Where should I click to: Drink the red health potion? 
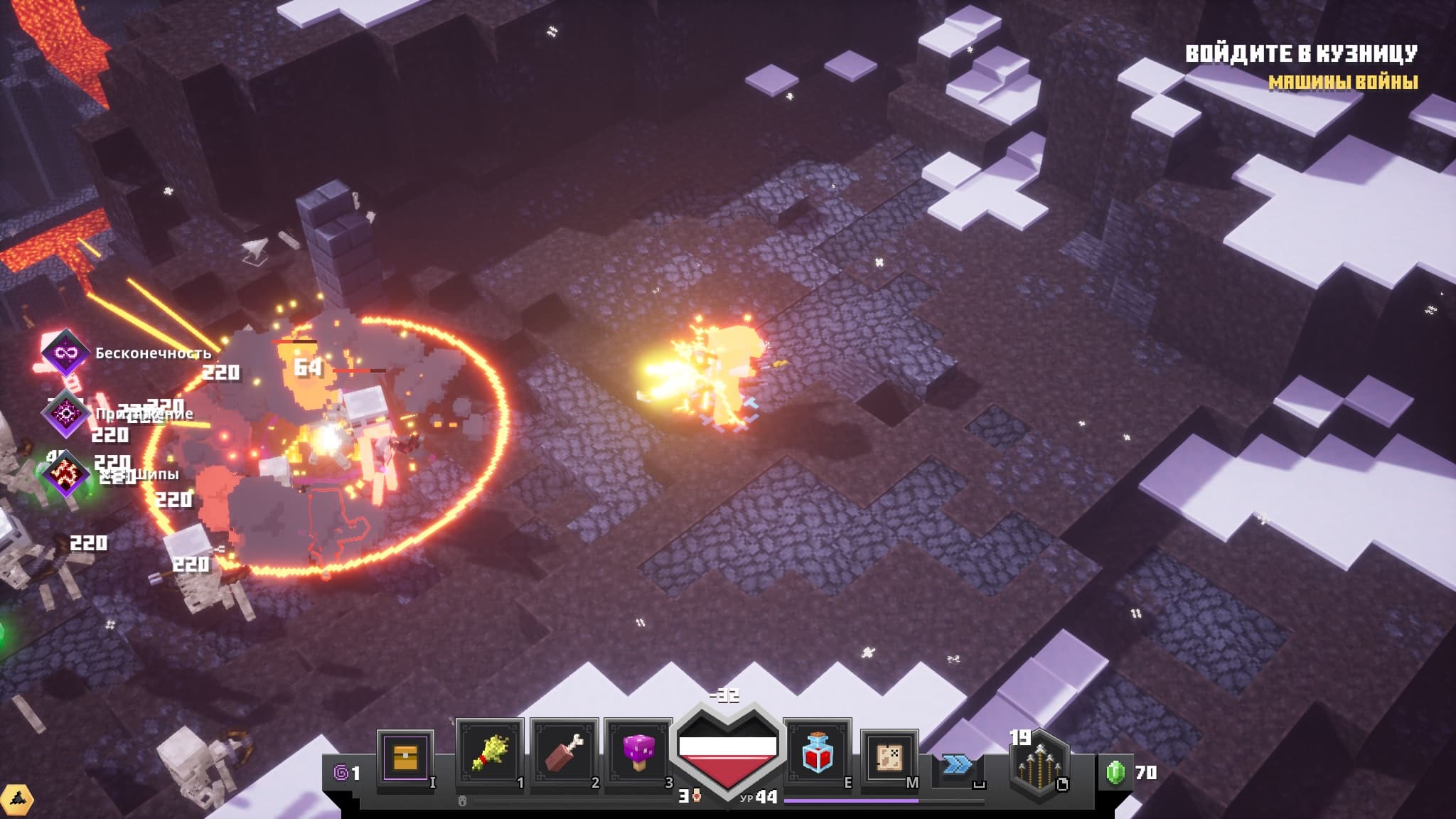click(x=818, y=754)
